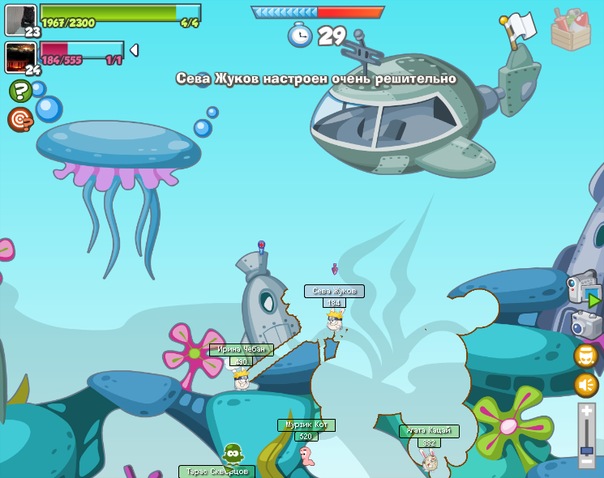The width and height of the screenshot is (604, 478).
Task: Select the level 23 player avatar
Action: click(x=19, y=18)
